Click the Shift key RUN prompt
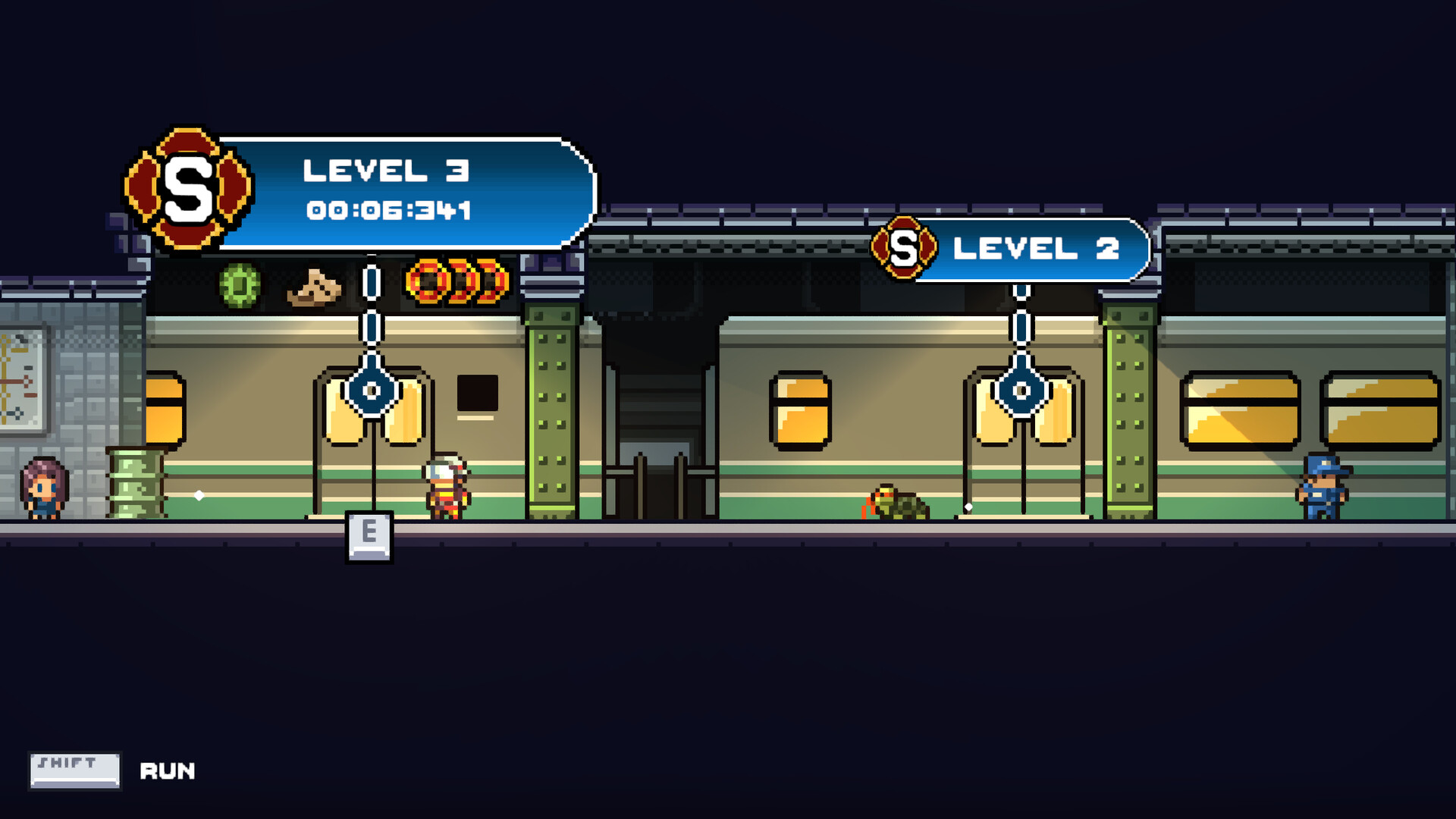Viewport: 1456px width, 819px height. pos(74,770)
